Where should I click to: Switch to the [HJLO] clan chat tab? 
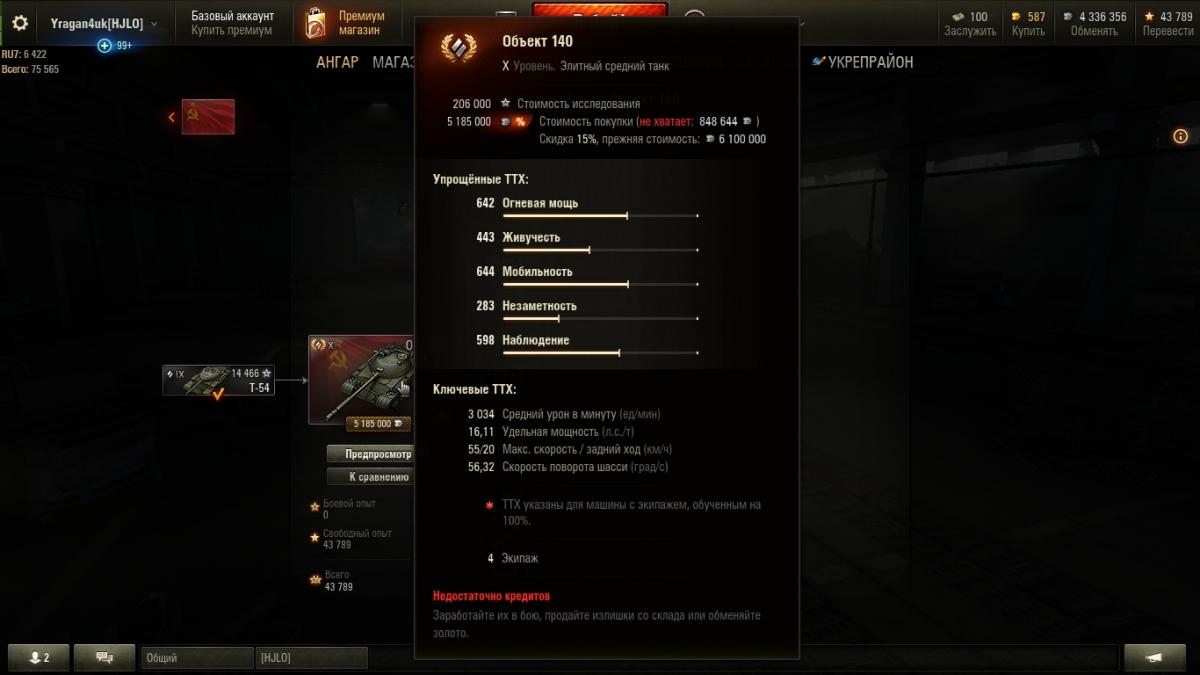(311, 658)
